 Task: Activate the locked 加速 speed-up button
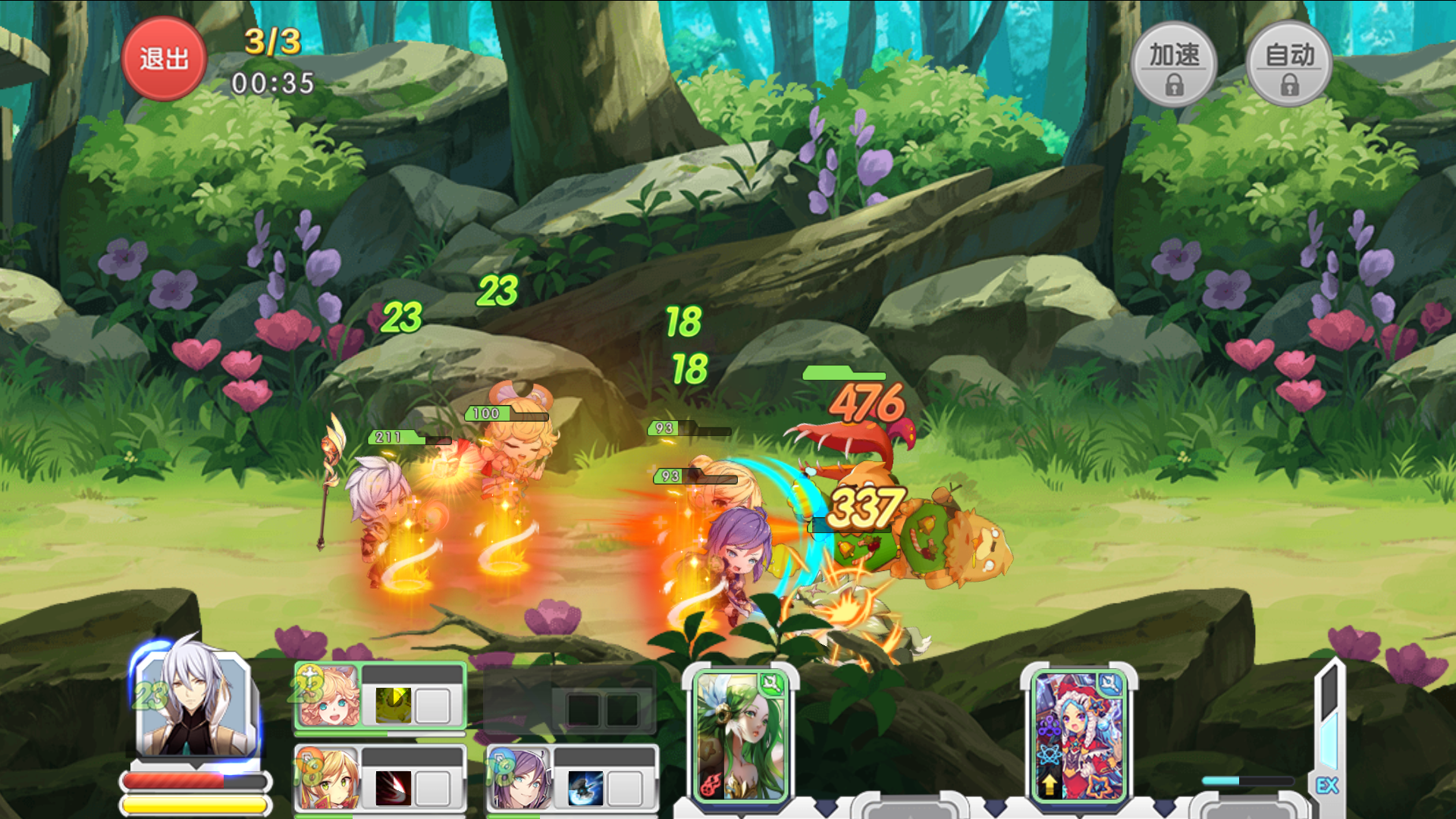click(x=1174, y=64)
